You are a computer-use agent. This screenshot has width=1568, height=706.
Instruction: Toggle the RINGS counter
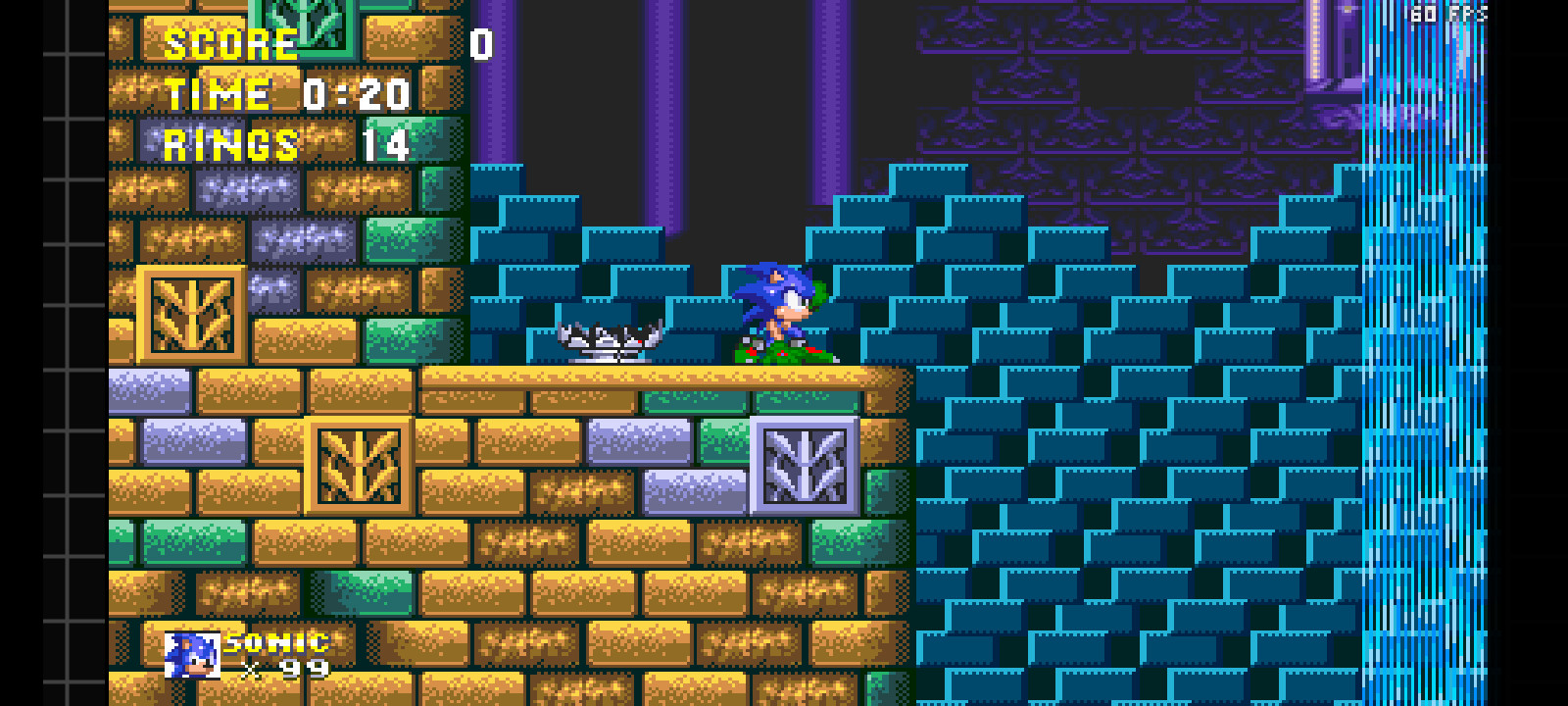(x=230, y=145)
